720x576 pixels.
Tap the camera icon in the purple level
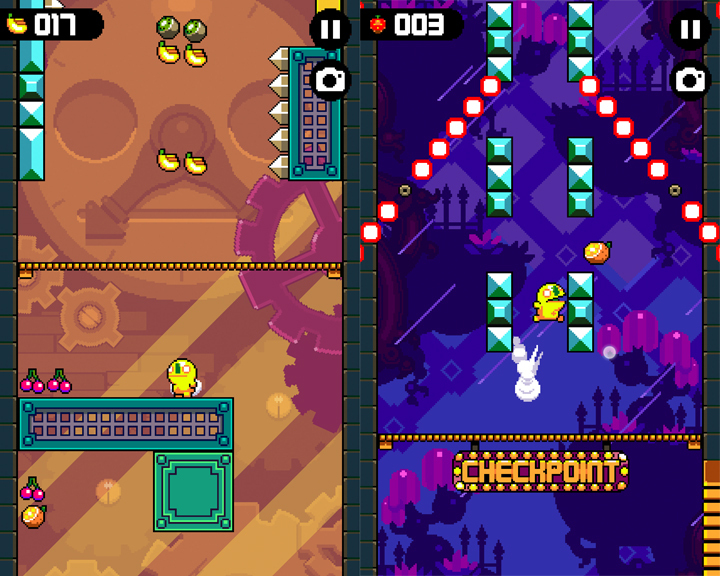[x=690, y=80]
